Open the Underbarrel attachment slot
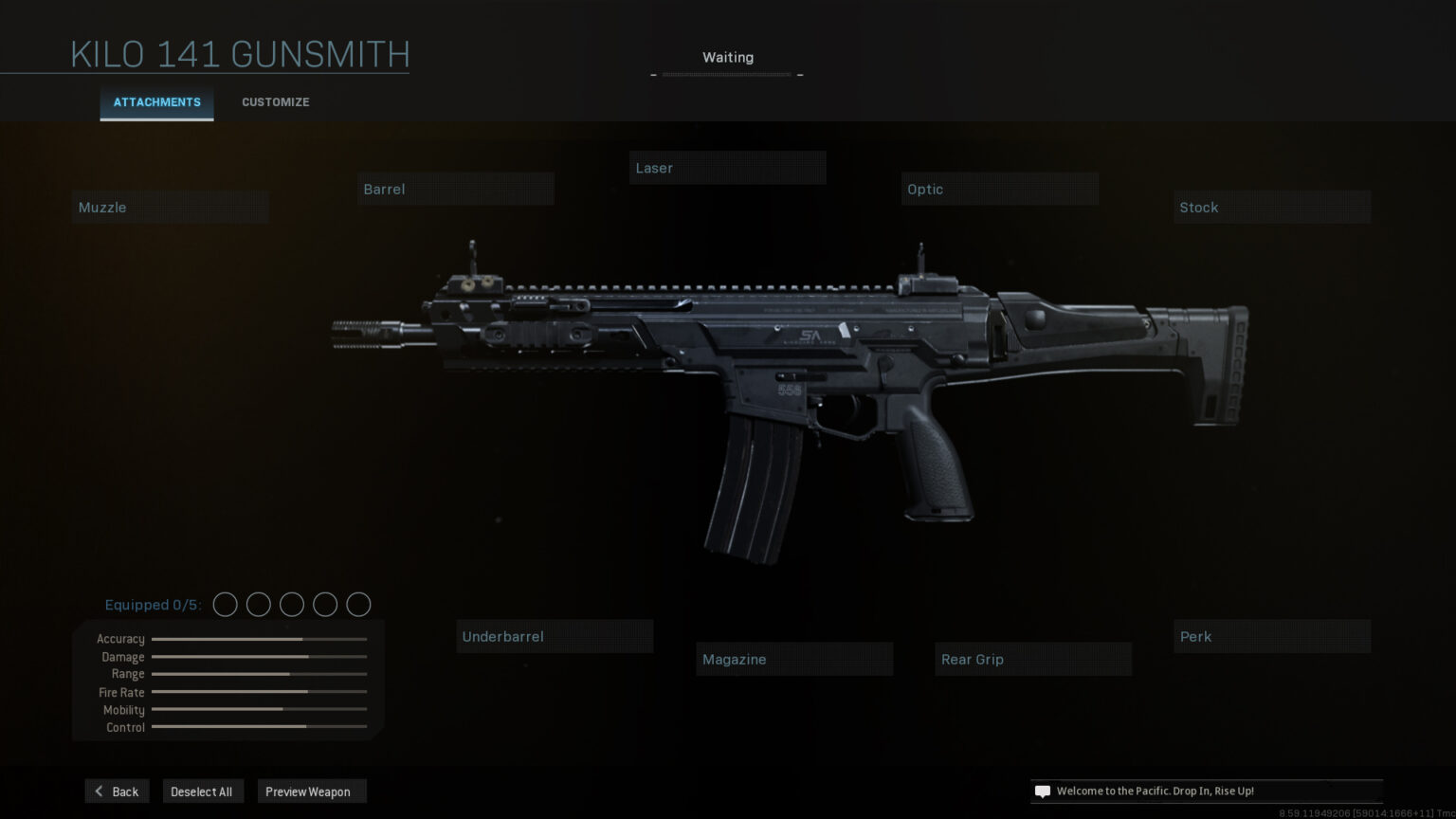The height and width of the screenshot is (819, 1456). click(555, 637)
